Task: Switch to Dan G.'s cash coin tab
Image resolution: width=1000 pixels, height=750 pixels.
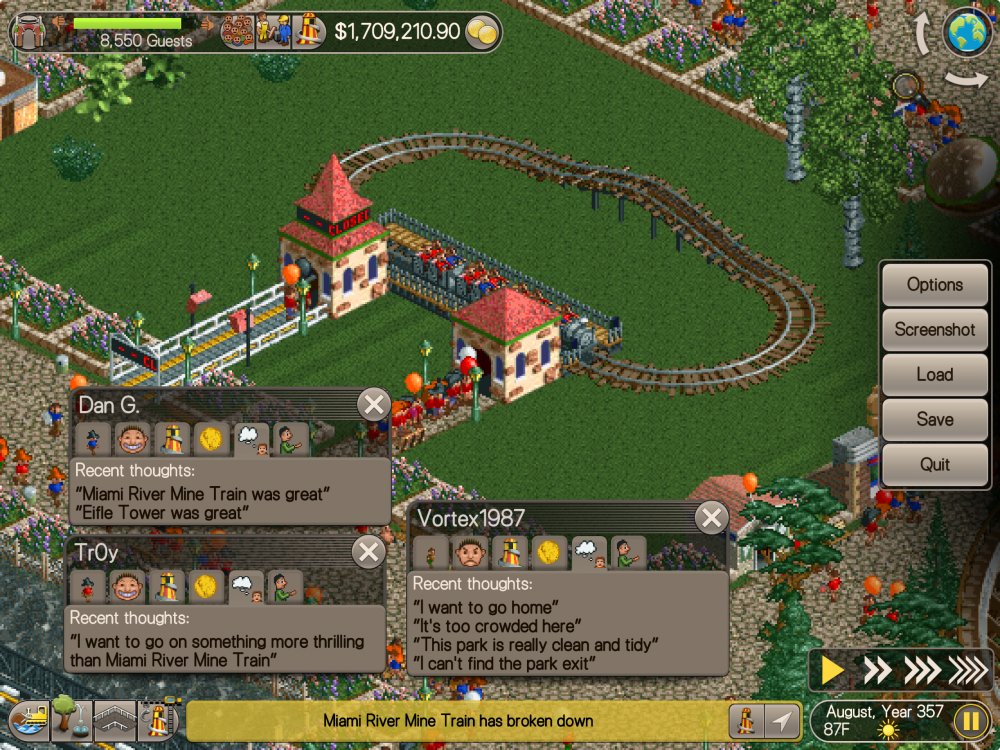Action: tap(211, 438)
